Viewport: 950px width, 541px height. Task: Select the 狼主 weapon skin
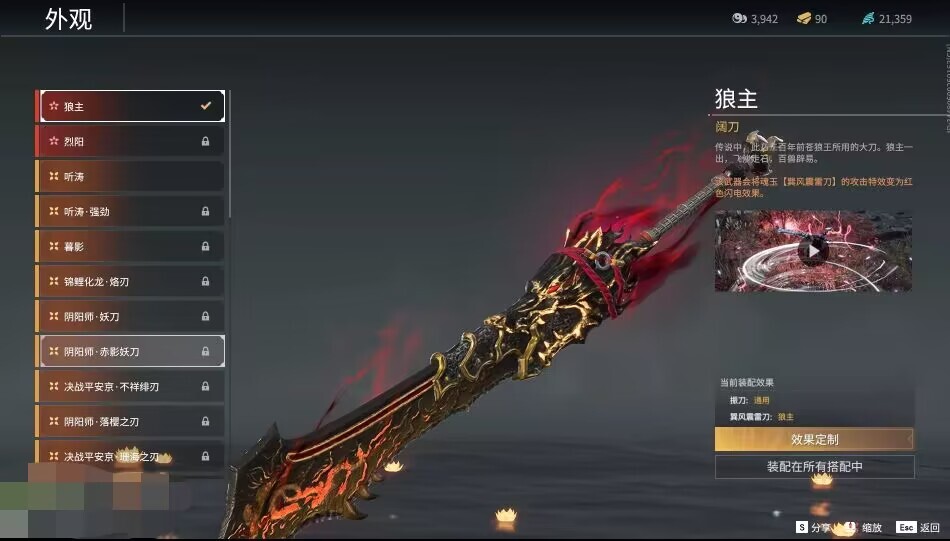pyautogui.click(x=130, y=106)
